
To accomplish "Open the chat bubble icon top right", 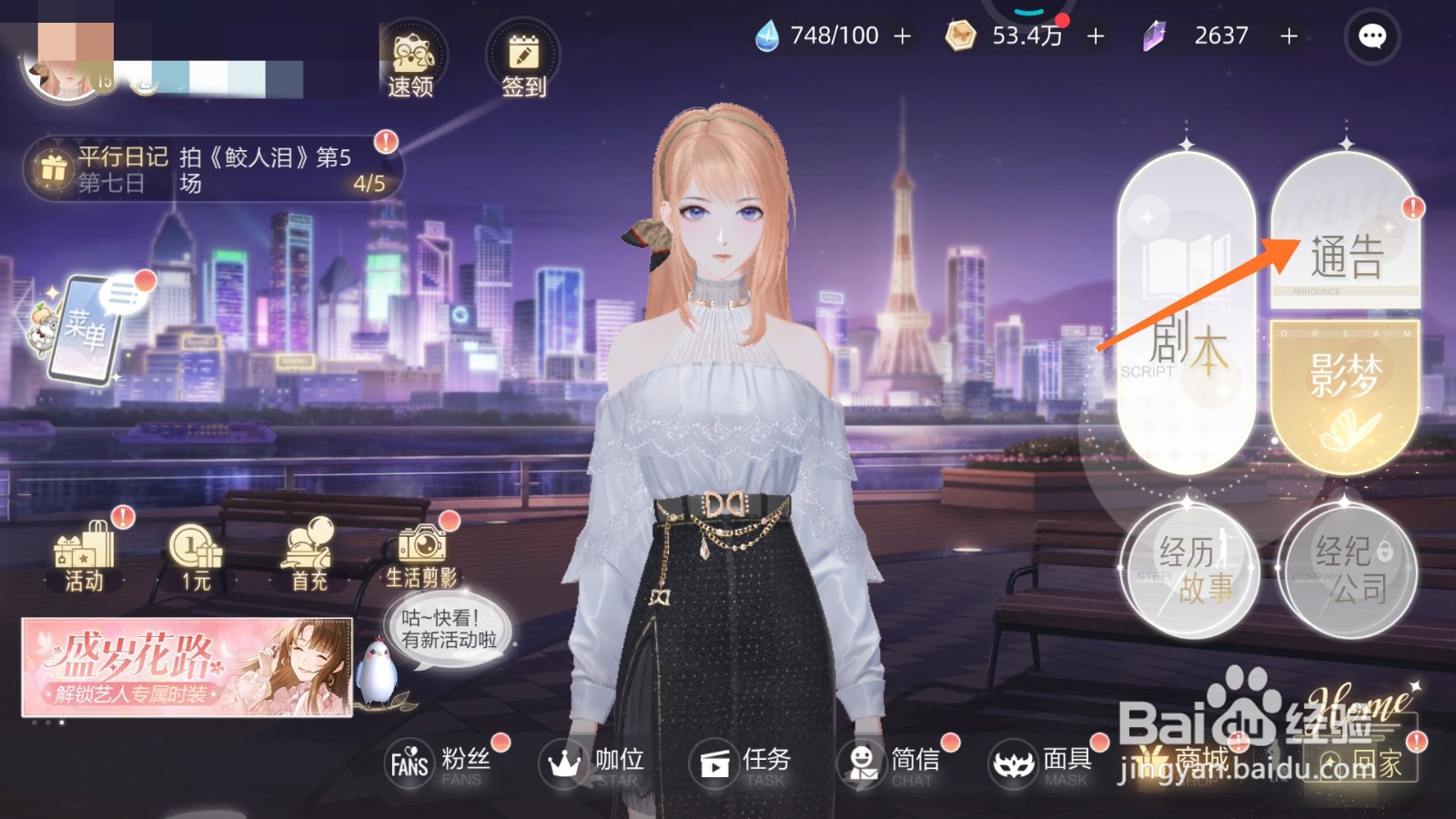I will [1374, 36].
